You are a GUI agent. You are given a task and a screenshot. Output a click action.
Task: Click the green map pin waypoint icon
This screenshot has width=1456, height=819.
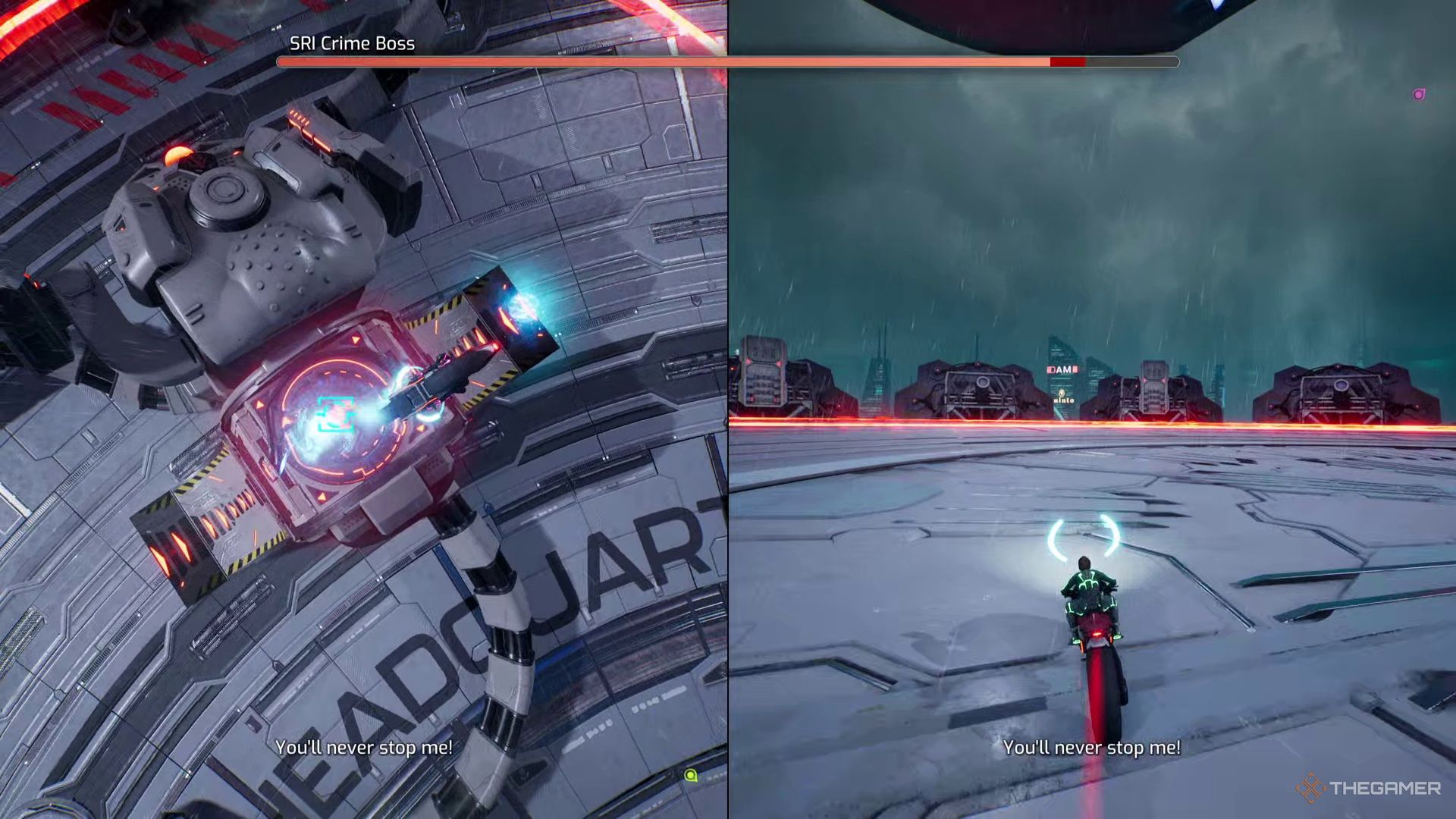pyautogui.click(x=690, y=774)
